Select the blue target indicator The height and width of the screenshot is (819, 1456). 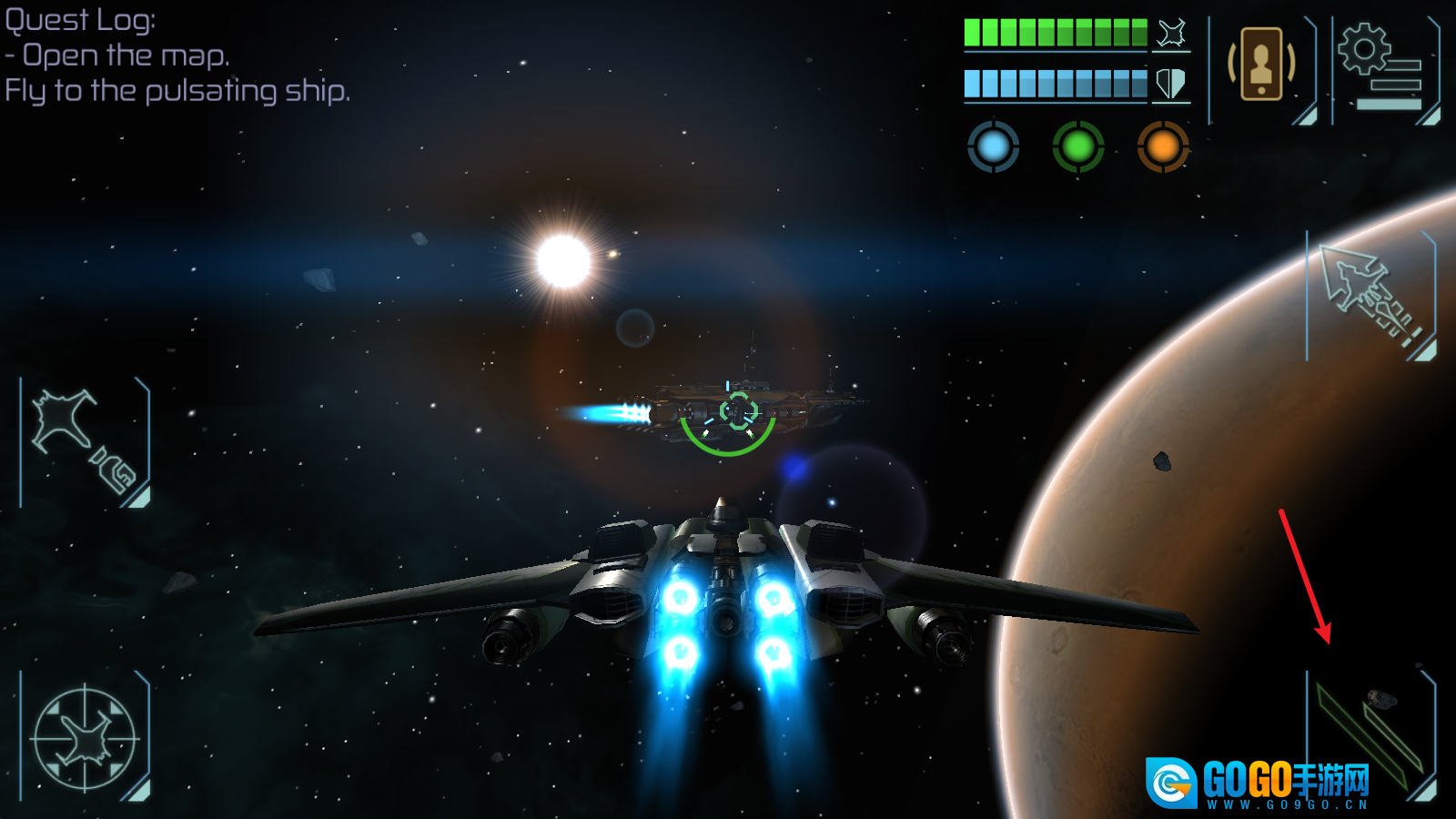tap(993, 147)
